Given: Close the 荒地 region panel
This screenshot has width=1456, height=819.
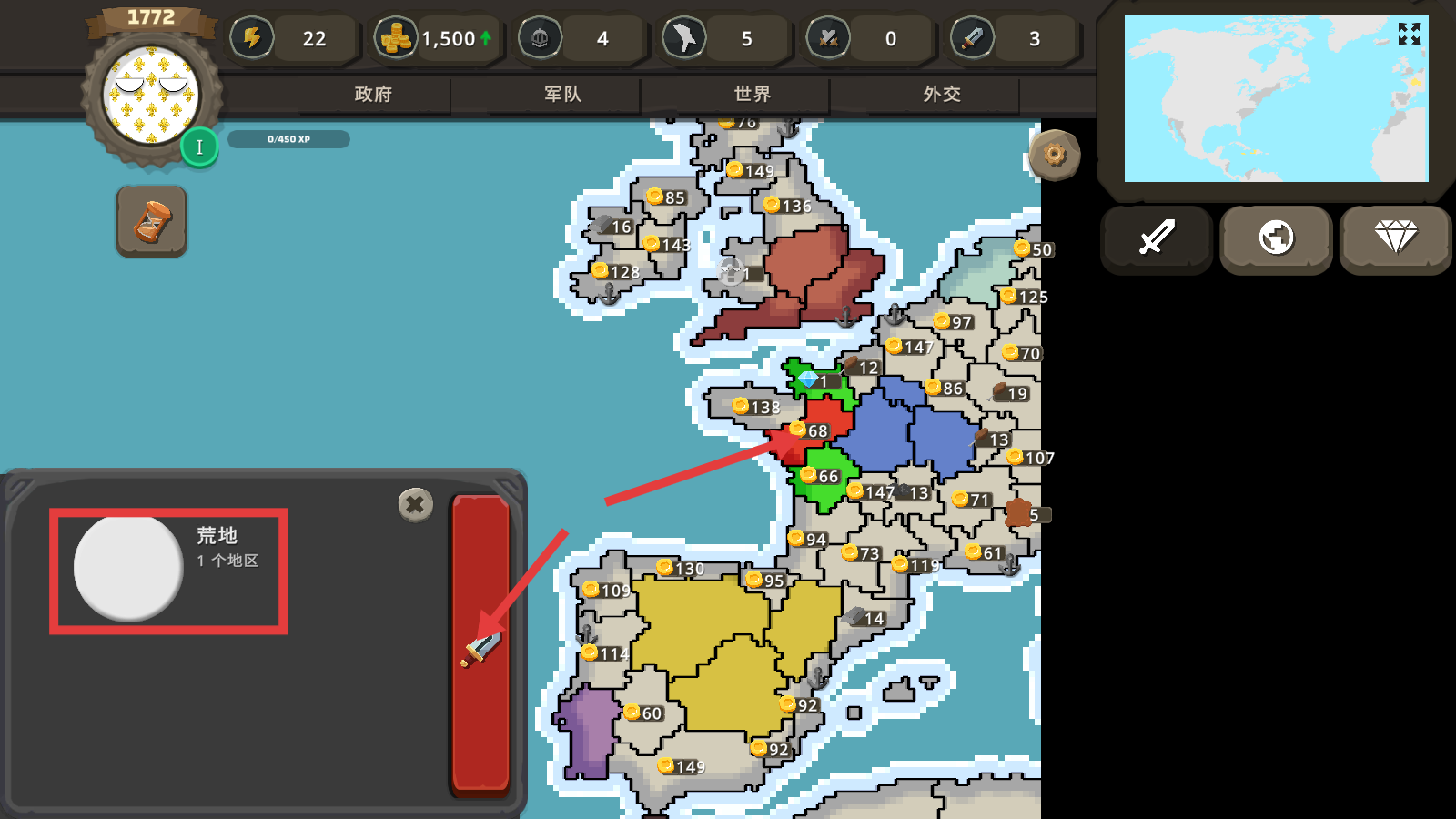Looking at the screenshot, I should pyautogui.click(x=415, y=503).
